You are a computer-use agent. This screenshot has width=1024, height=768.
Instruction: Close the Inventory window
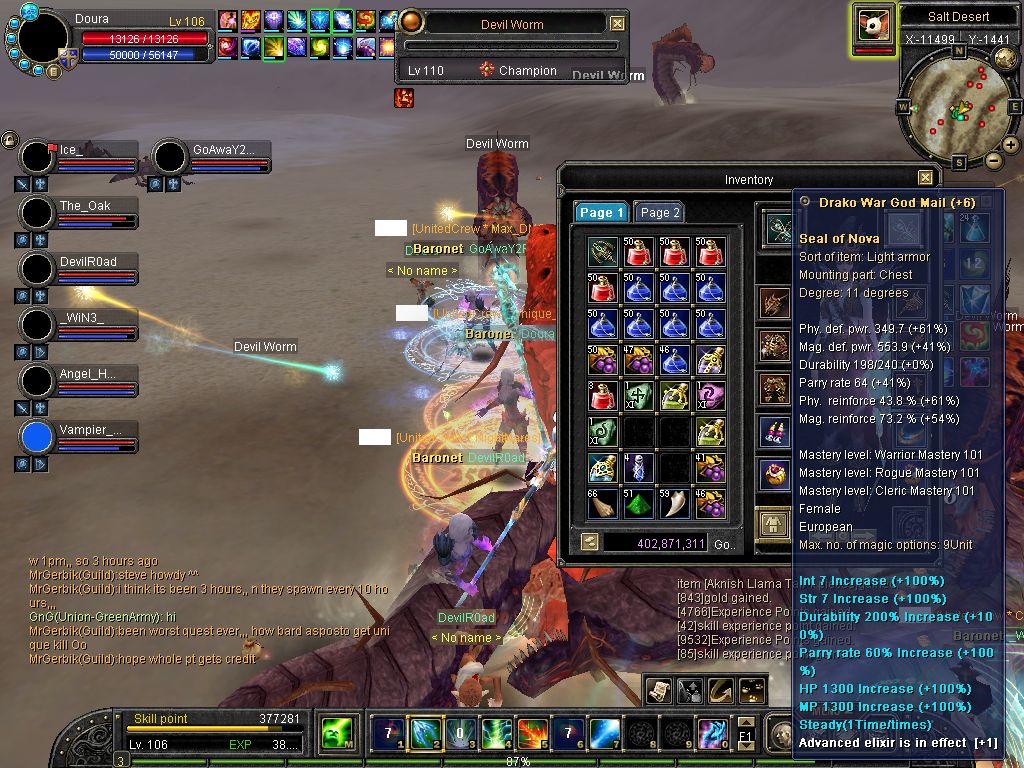pos(925,178)
